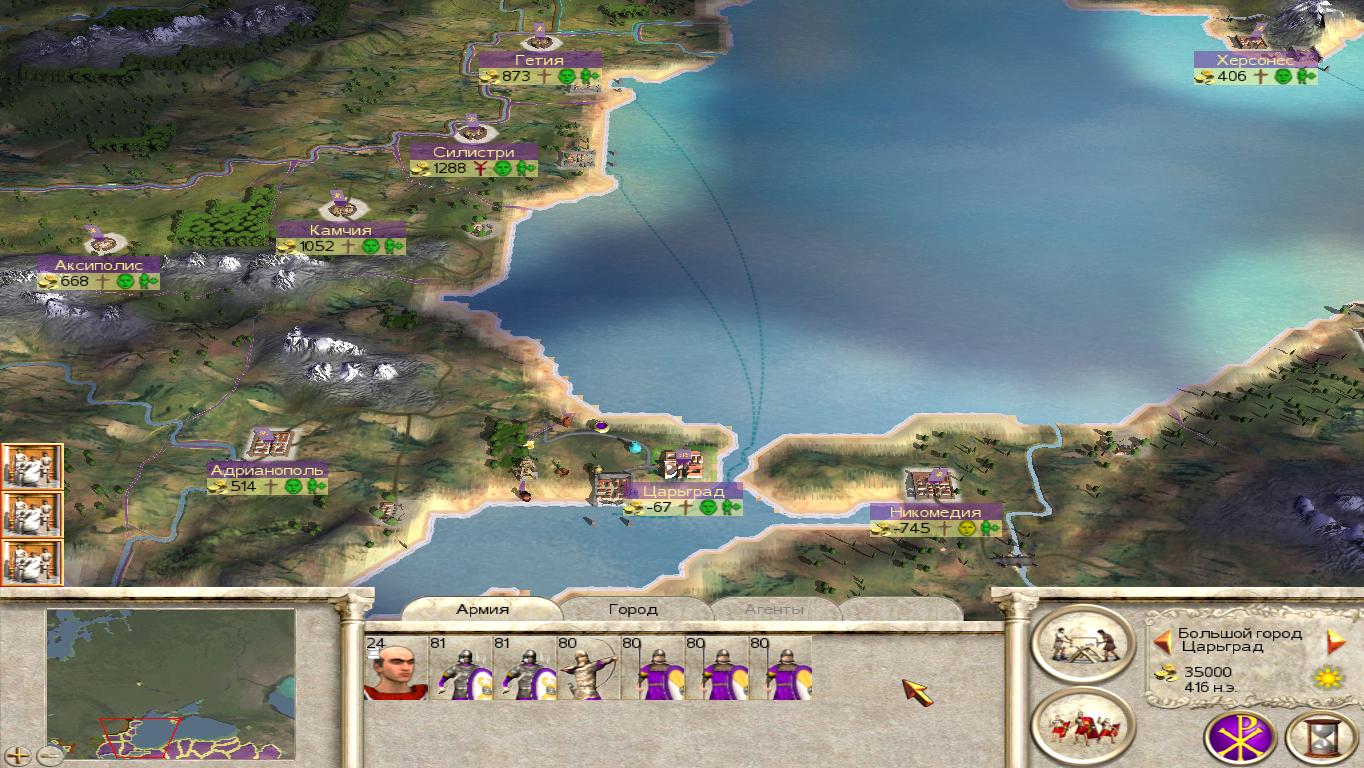Go to previous settlement with left arrow

(1162, 641)
